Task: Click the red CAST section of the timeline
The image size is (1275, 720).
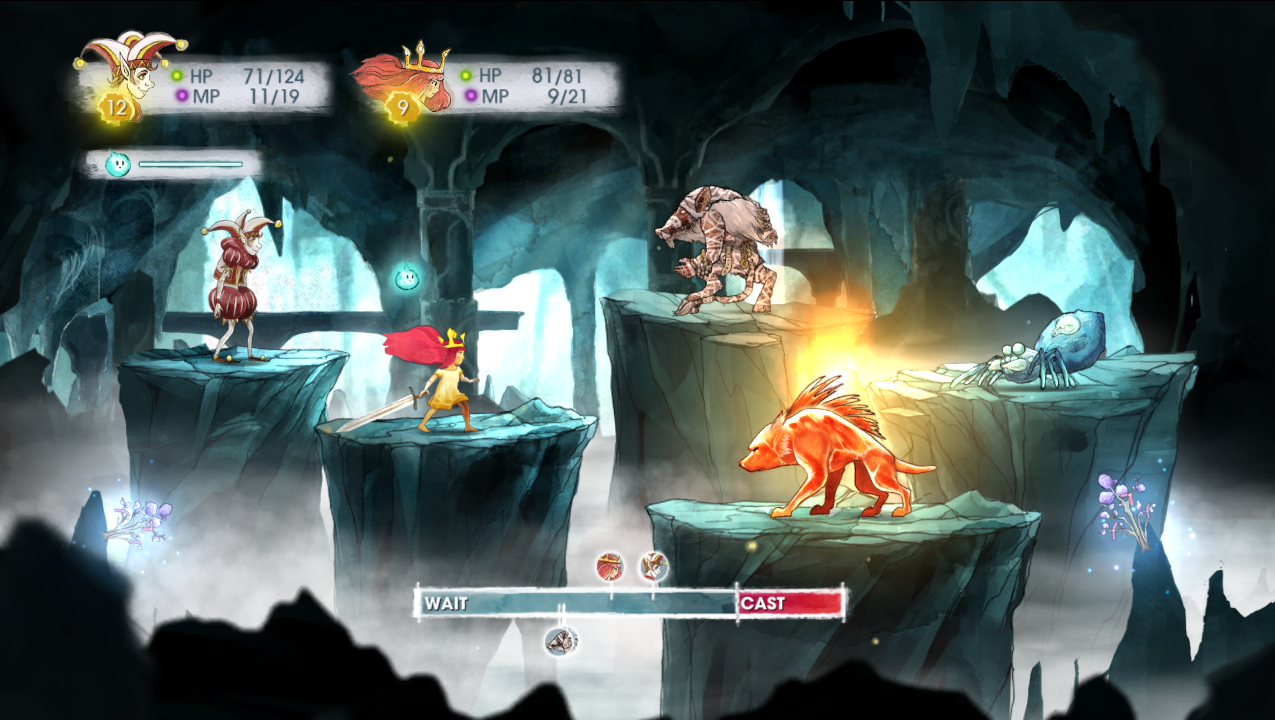Action: pyautogui.click(x=790, y=603)
